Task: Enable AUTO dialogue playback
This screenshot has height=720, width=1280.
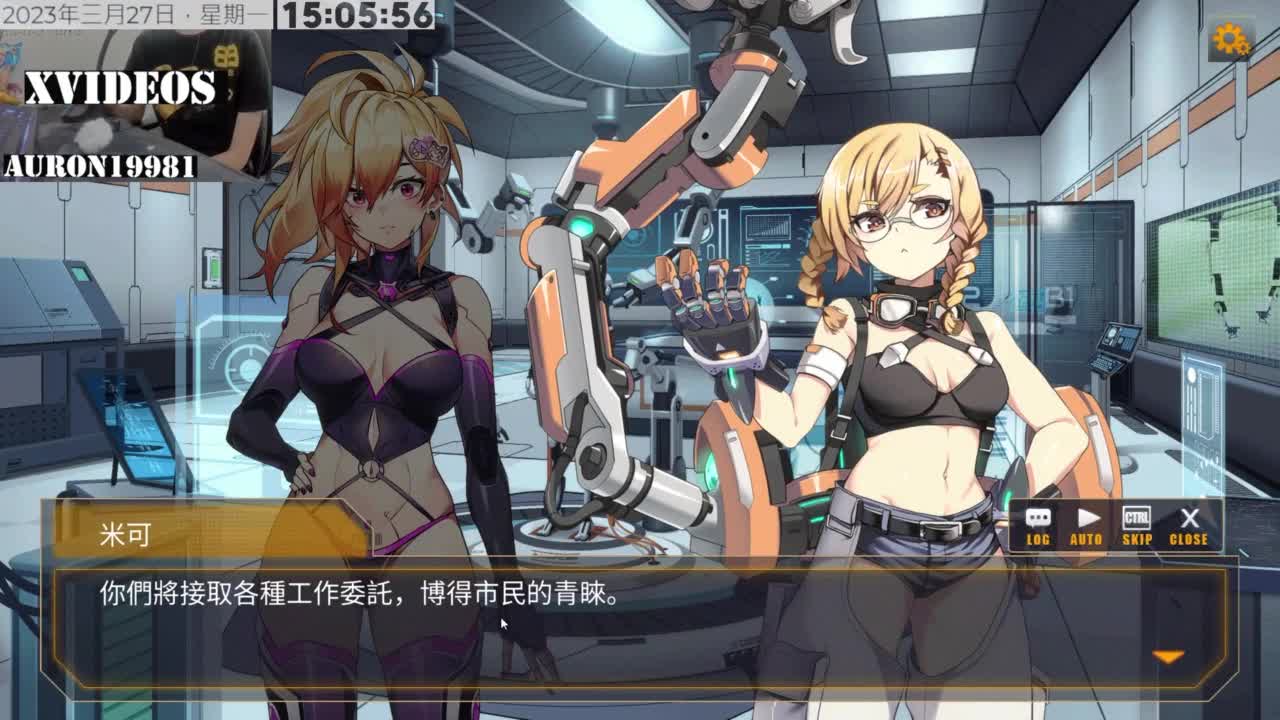Action: (x=1086, y=526)
